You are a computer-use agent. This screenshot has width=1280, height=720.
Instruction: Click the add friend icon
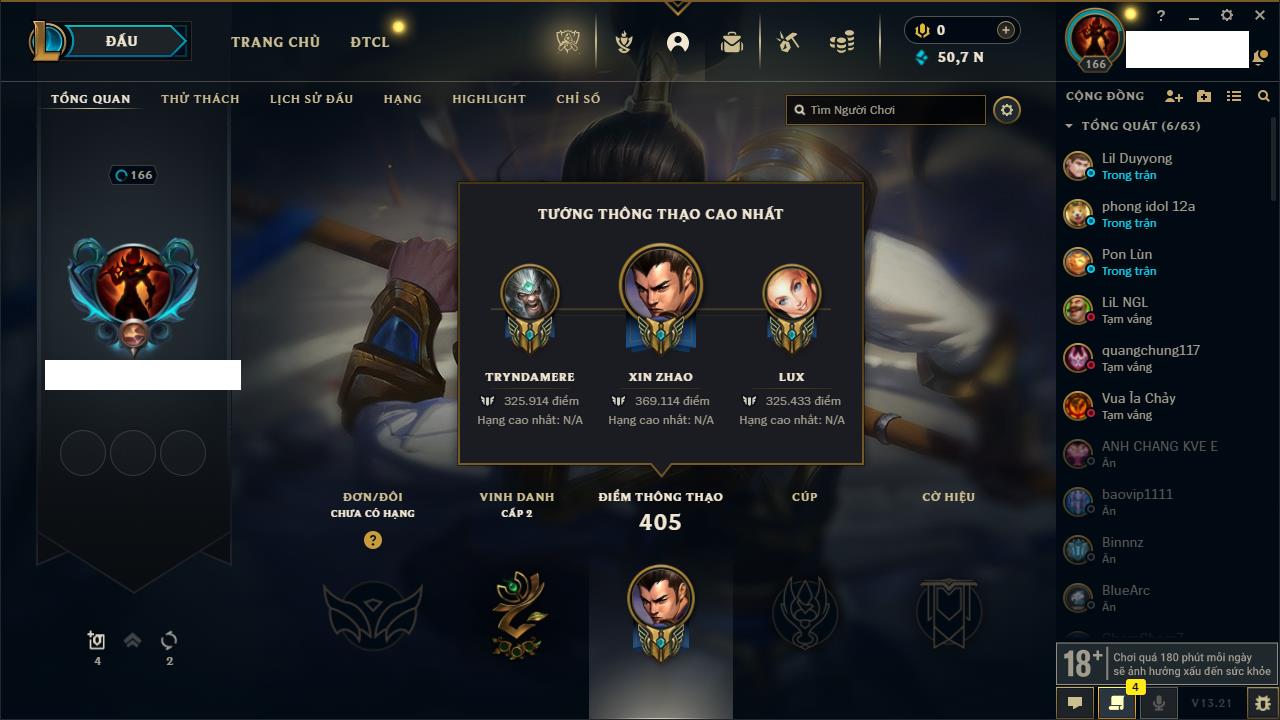(1174, 96)
